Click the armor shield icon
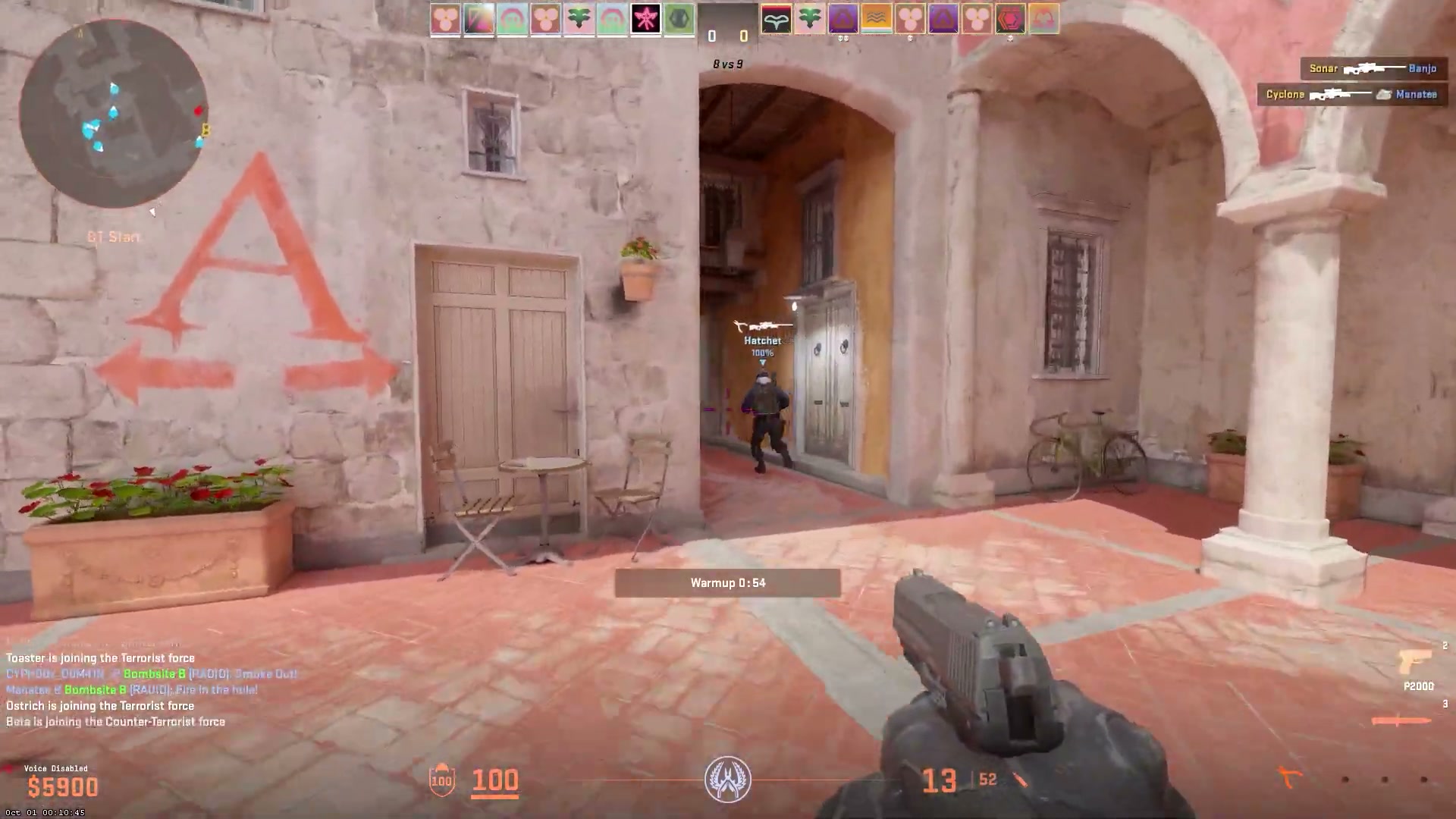 pyautogui.click(x=441, y=780)
